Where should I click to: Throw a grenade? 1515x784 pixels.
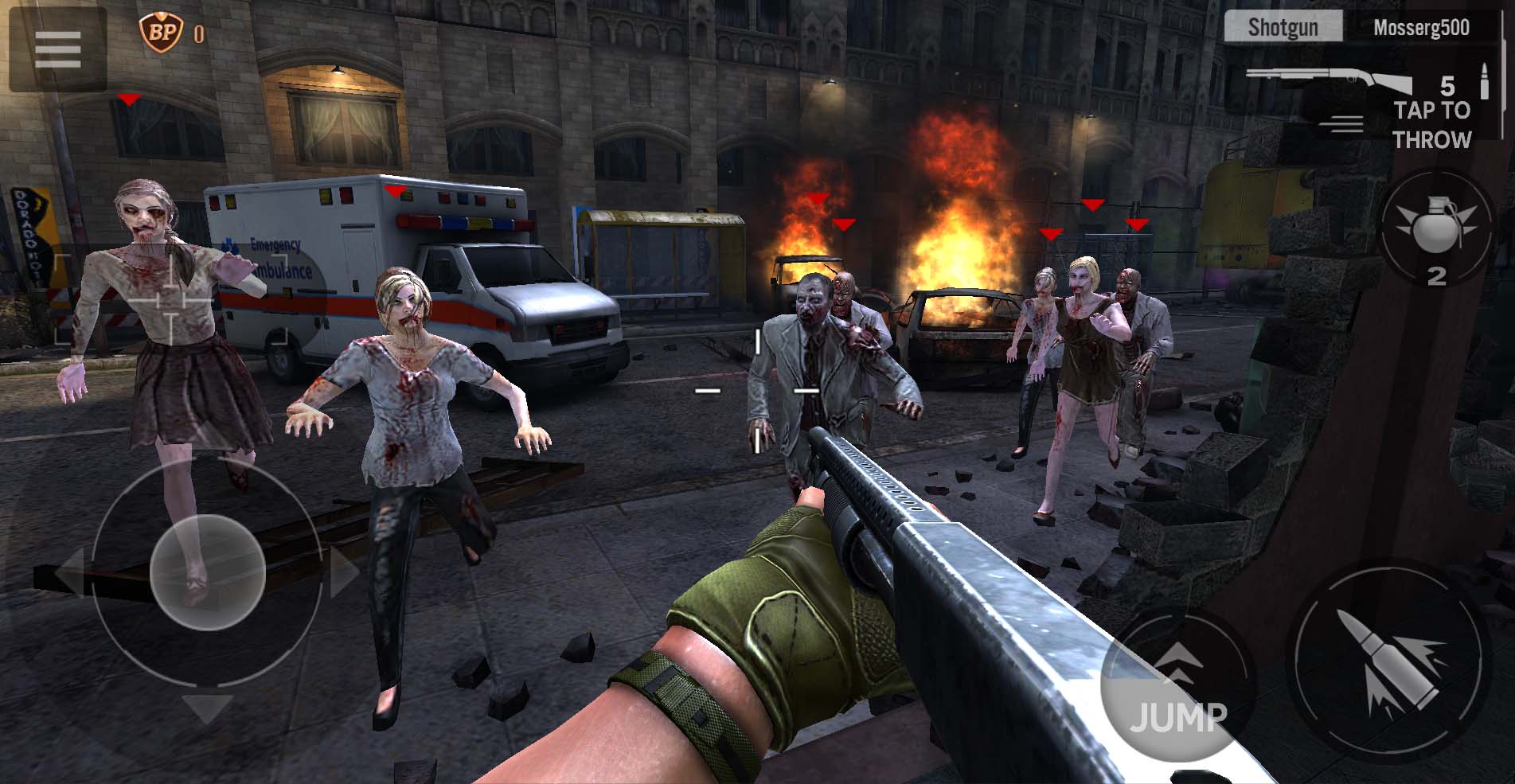point(1435,228)
